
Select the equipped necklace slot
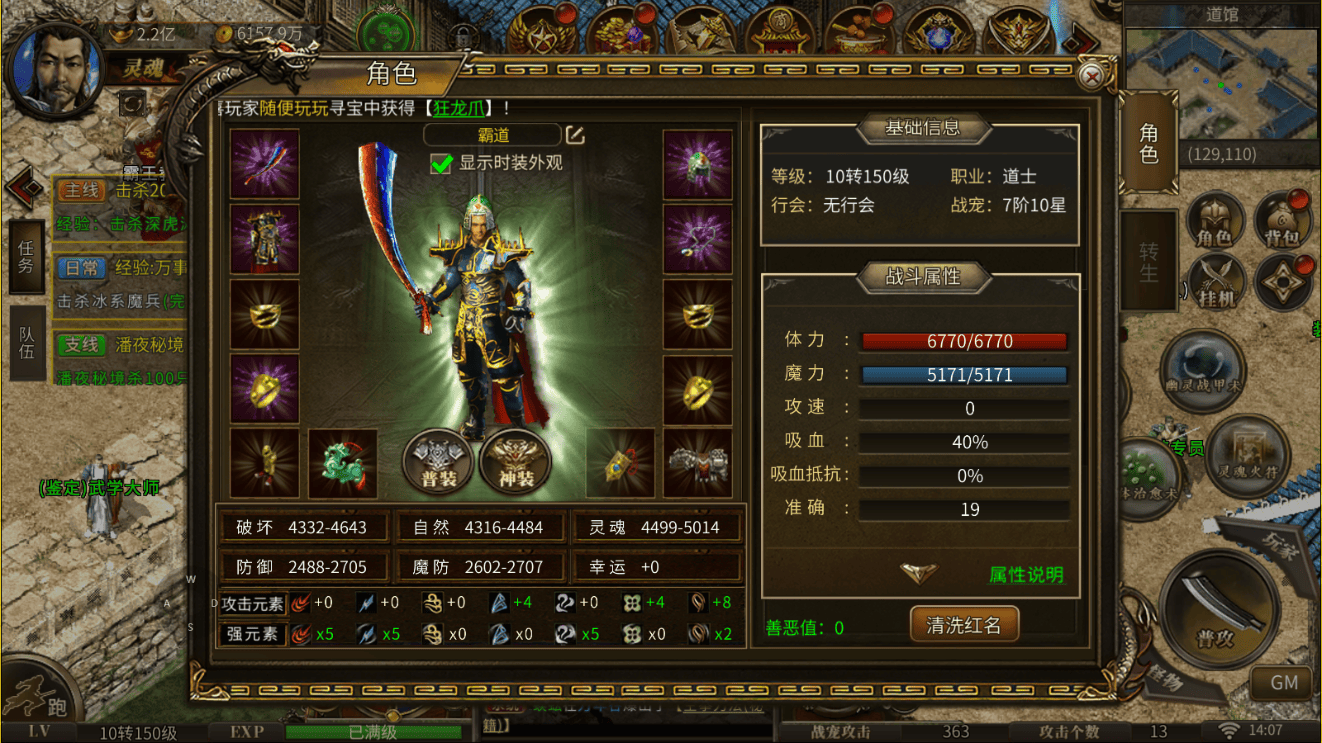coord(697,239)
